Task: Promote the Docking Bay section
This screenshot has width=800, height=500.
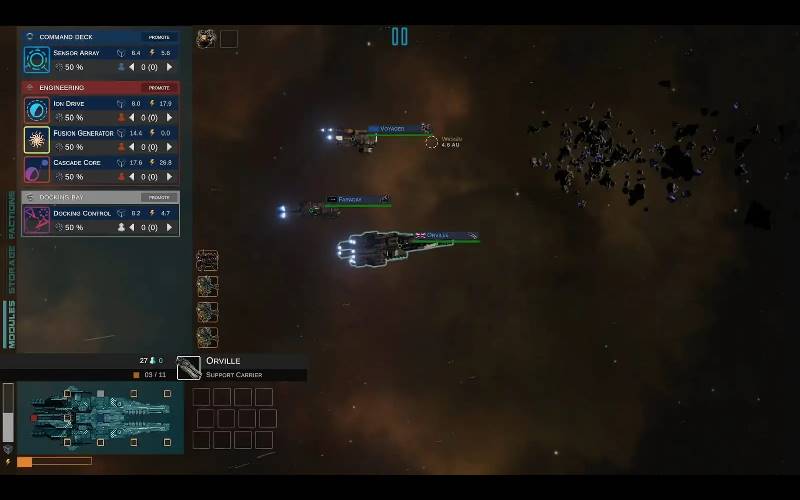Action: tap(158, 197)
